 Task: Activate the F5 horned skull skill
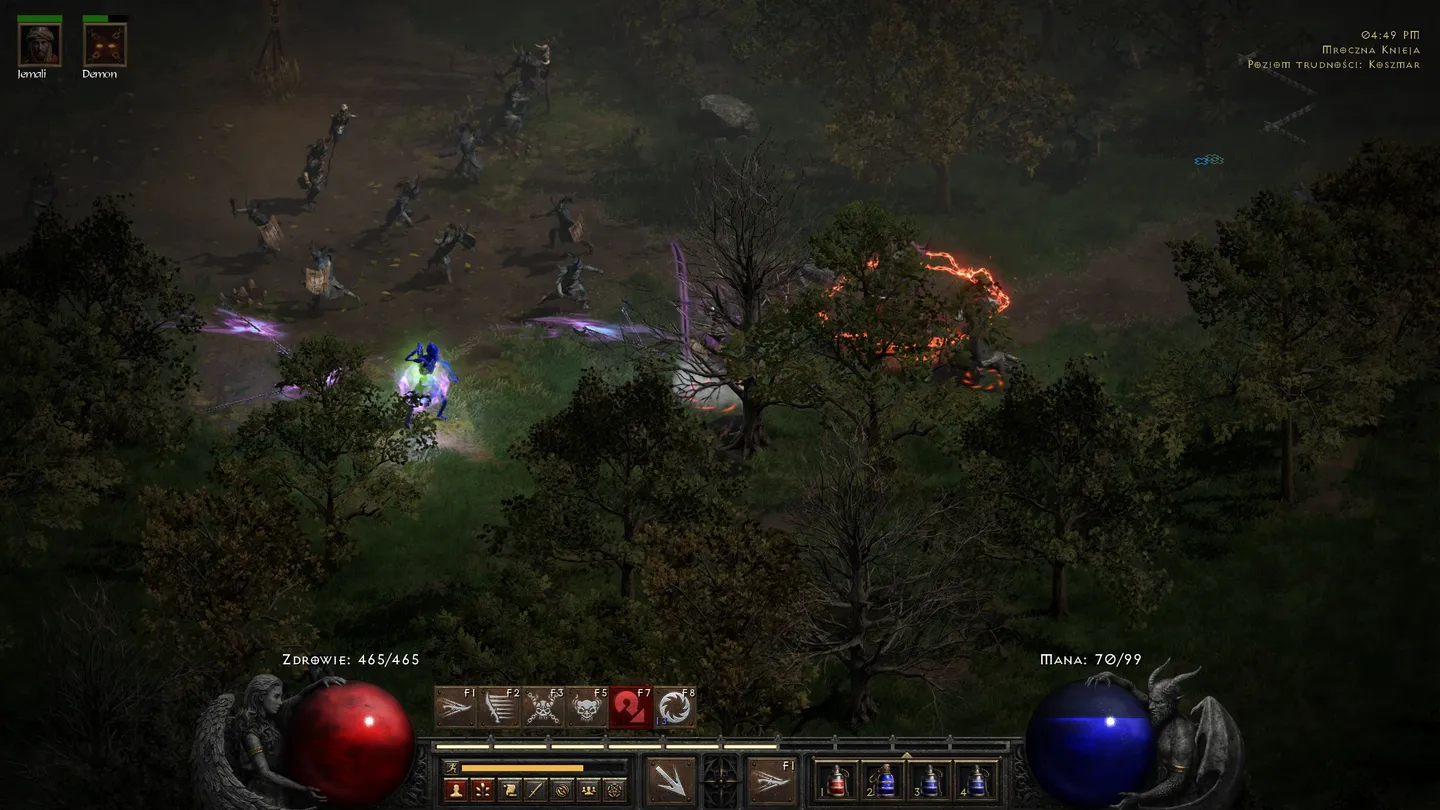click(587, 708)
